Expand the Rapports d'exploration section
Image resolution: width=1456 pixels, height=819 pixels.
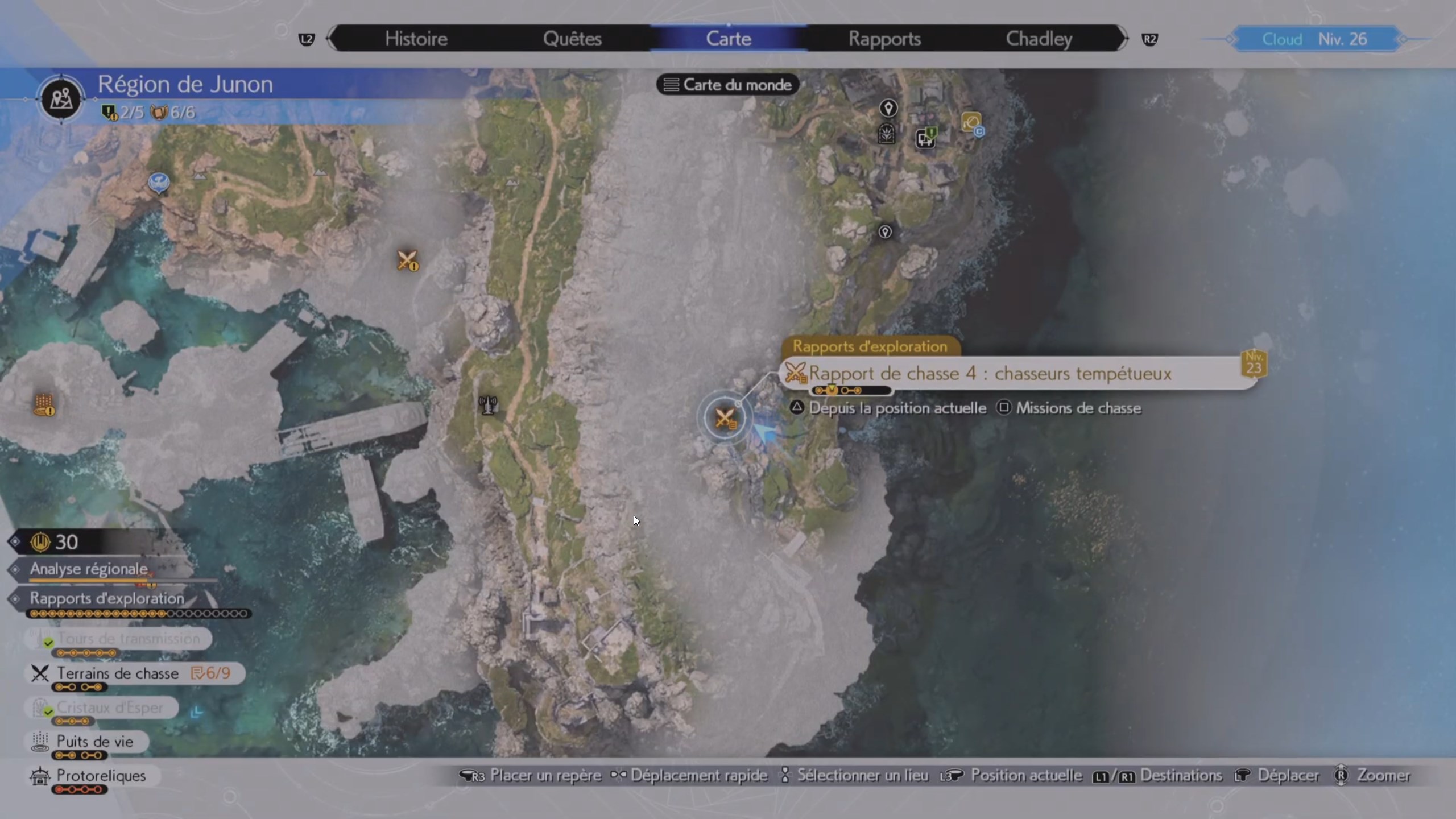[x=106, y=598]
